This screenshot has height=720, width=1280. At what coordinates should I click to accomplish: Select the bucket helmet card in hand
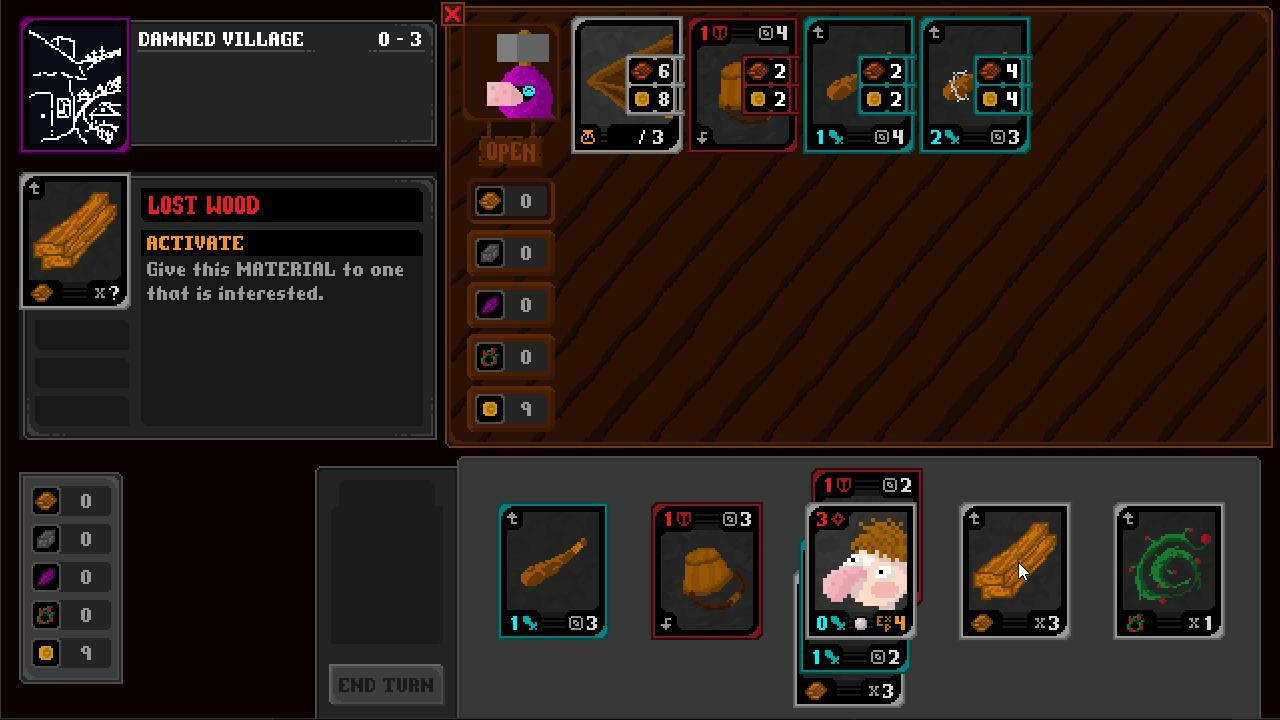tap(707, 571)
